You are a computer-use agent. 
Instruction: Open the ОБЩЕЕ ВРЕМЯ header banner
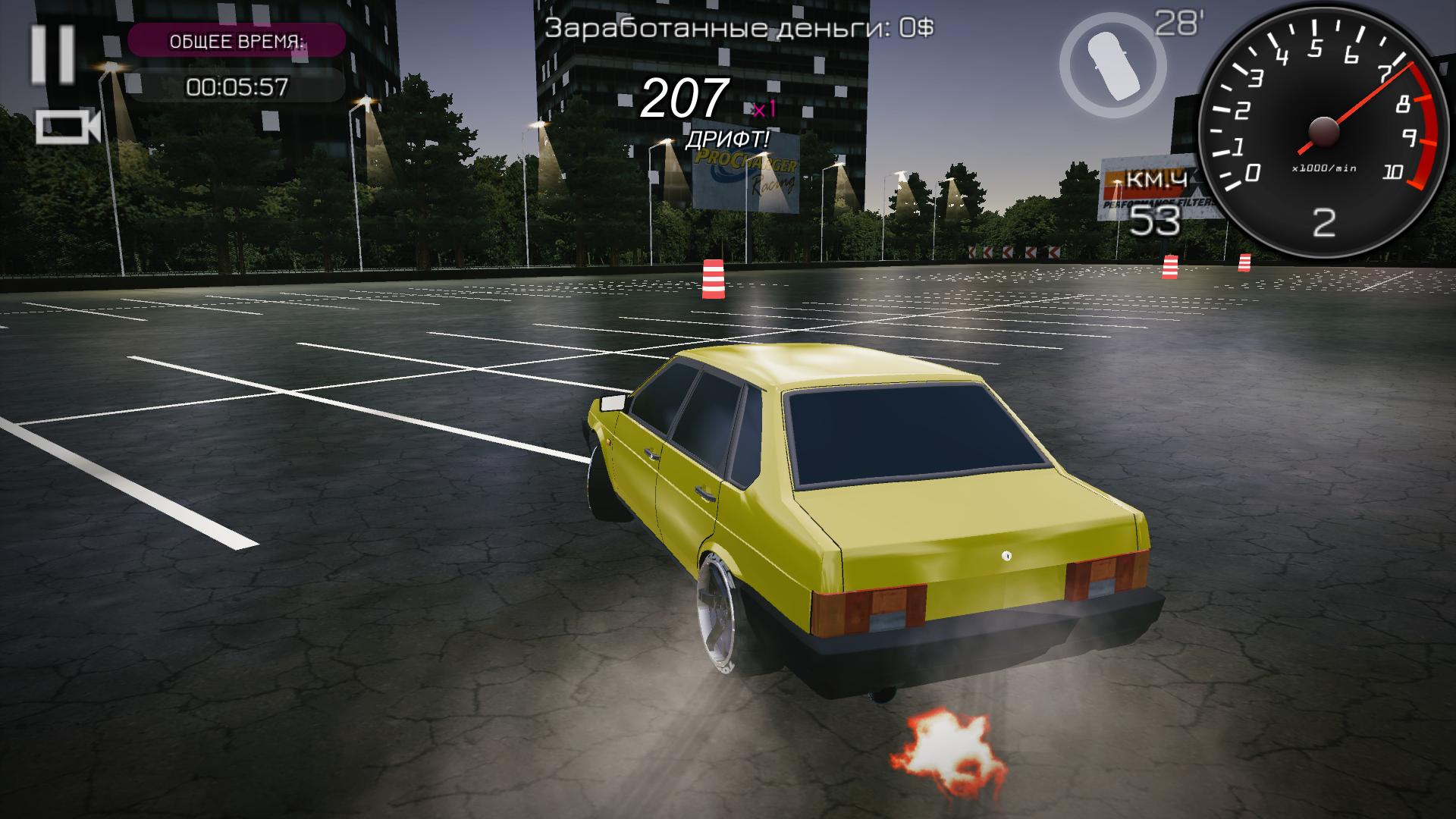click(x=237, y=42)
